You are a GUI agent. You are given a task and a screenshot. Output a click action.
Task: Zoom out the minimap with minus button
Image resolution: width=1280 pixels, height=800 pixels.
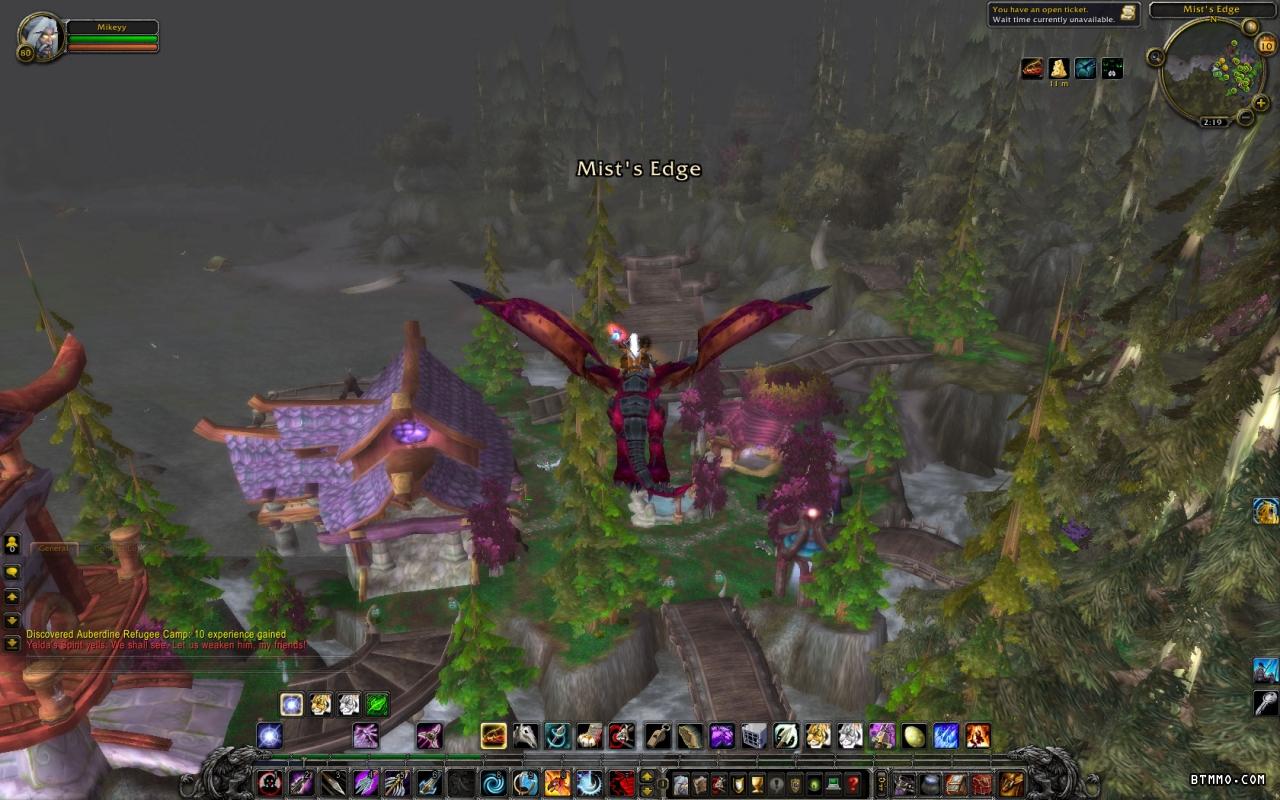(1246, 118)
